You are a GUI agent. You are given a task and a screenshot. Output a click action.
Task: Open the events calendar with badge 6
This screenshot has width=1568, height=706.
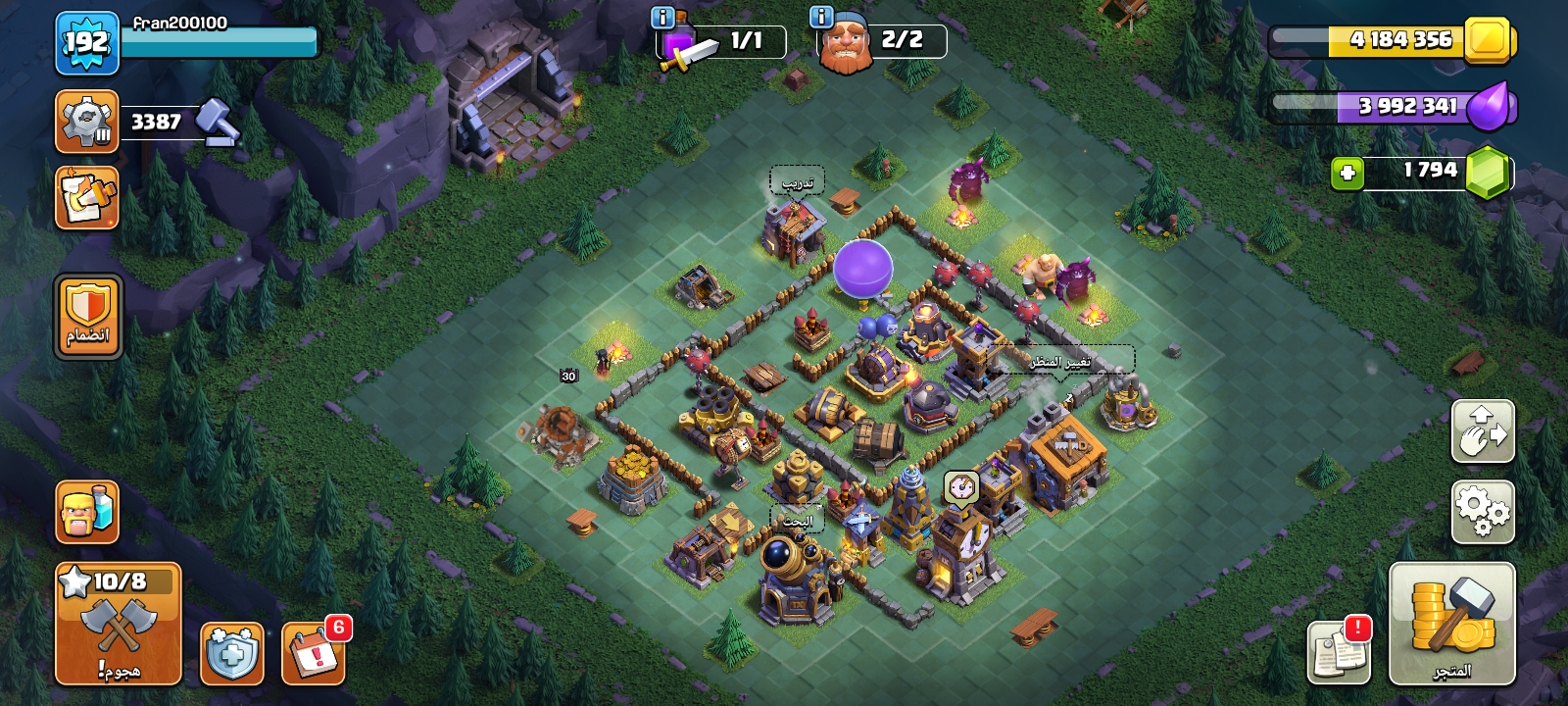pos(314,653)
